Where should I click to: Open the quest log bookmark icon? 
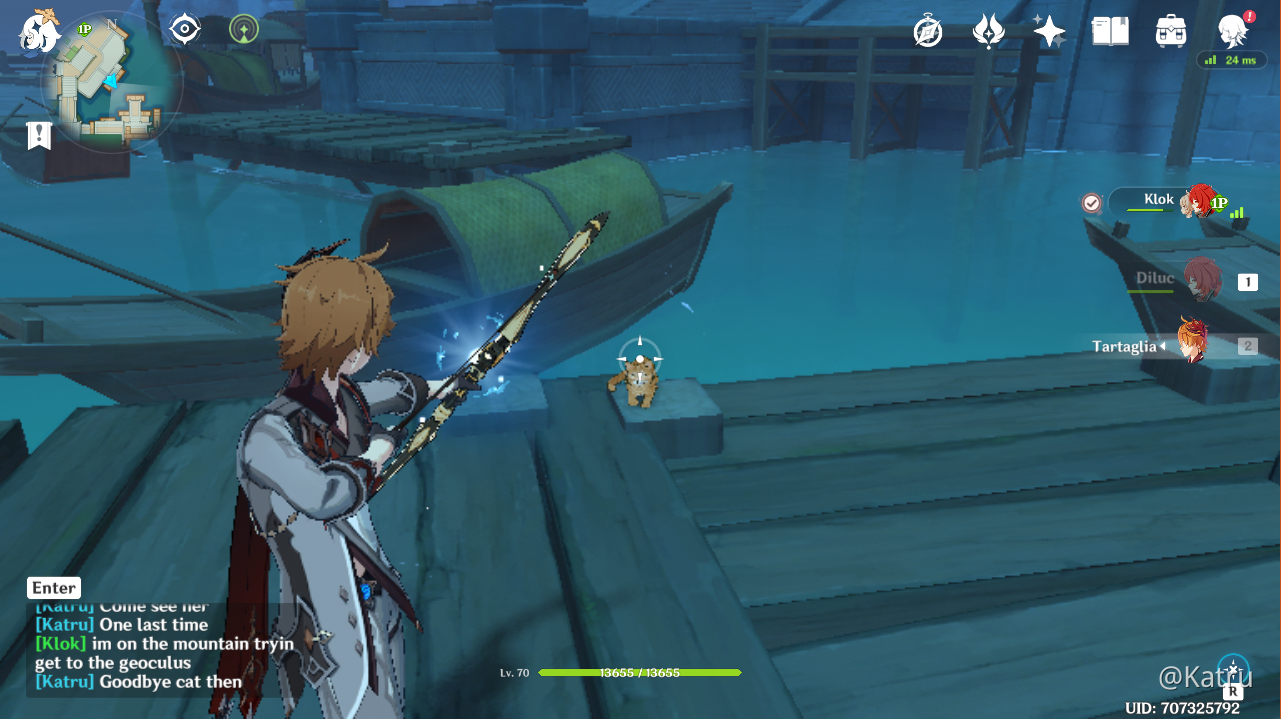(x=39, y=135)
